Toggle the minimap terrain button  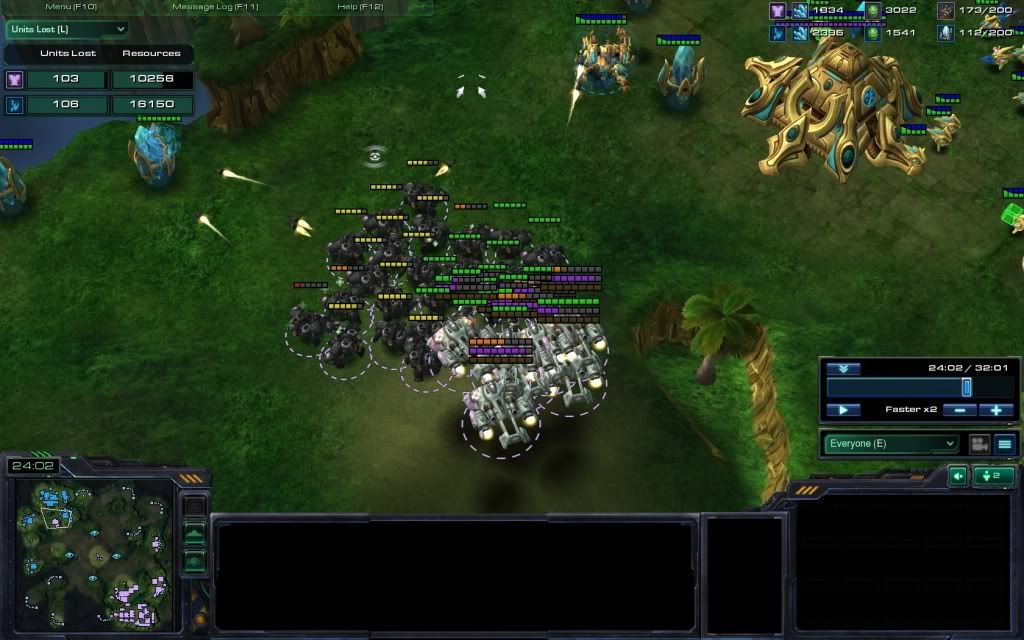tap(195, 535)
